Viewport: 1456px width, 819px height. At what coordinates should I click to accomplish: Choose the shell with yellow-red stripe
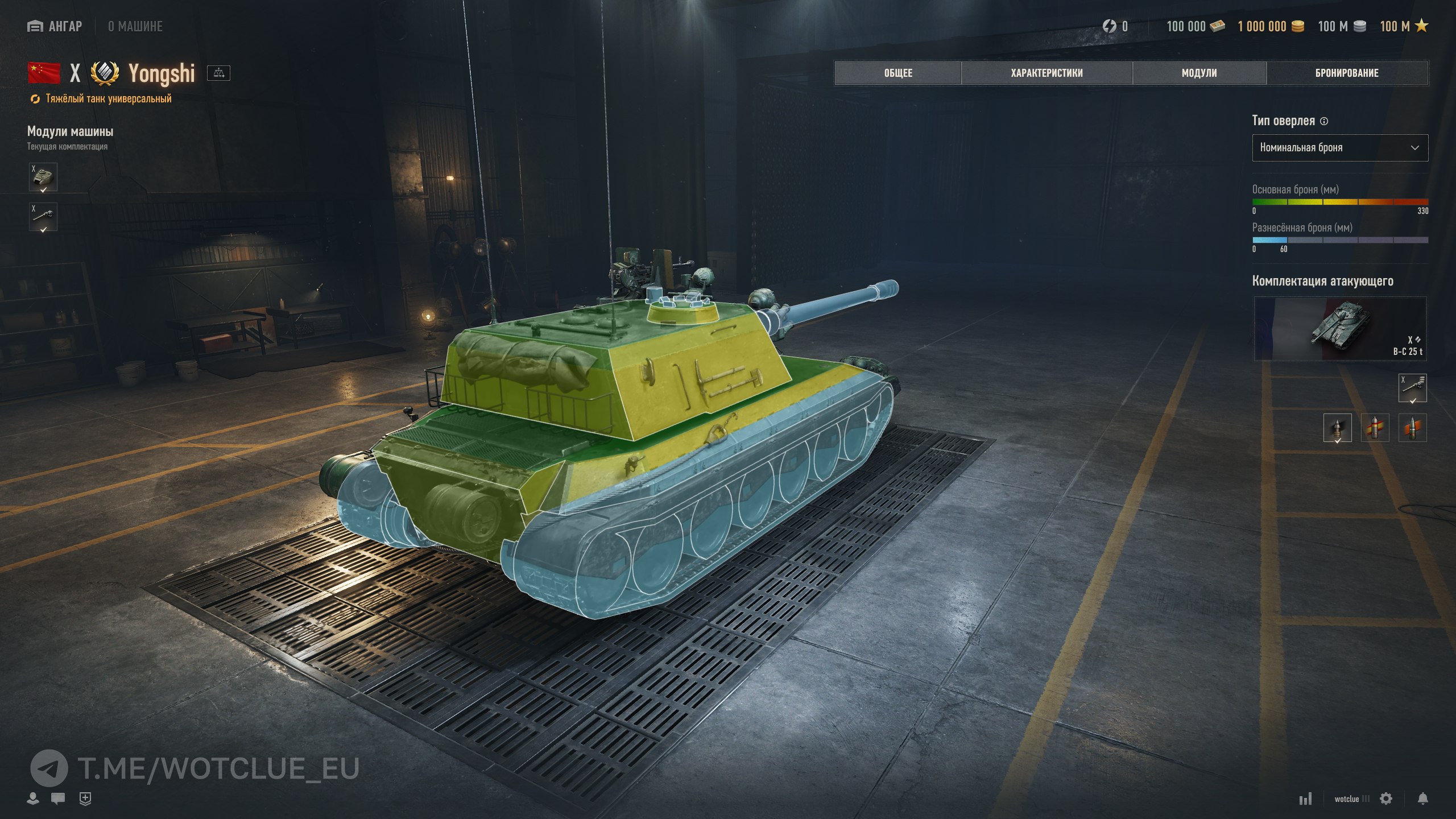click(x=1375, y=428)
